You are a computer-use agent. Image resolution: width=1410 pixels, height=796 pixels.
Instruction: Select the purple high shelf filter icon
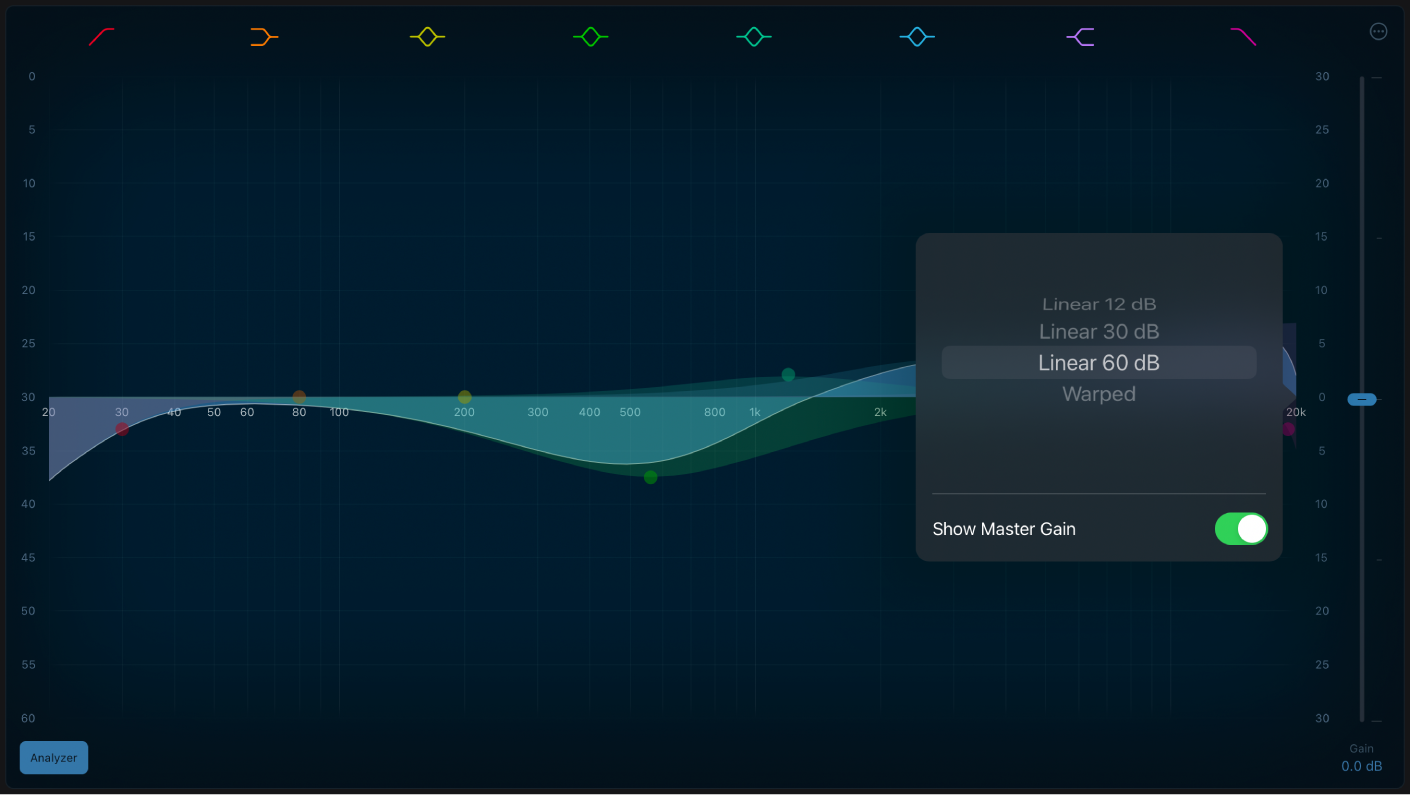point(1080,36)
